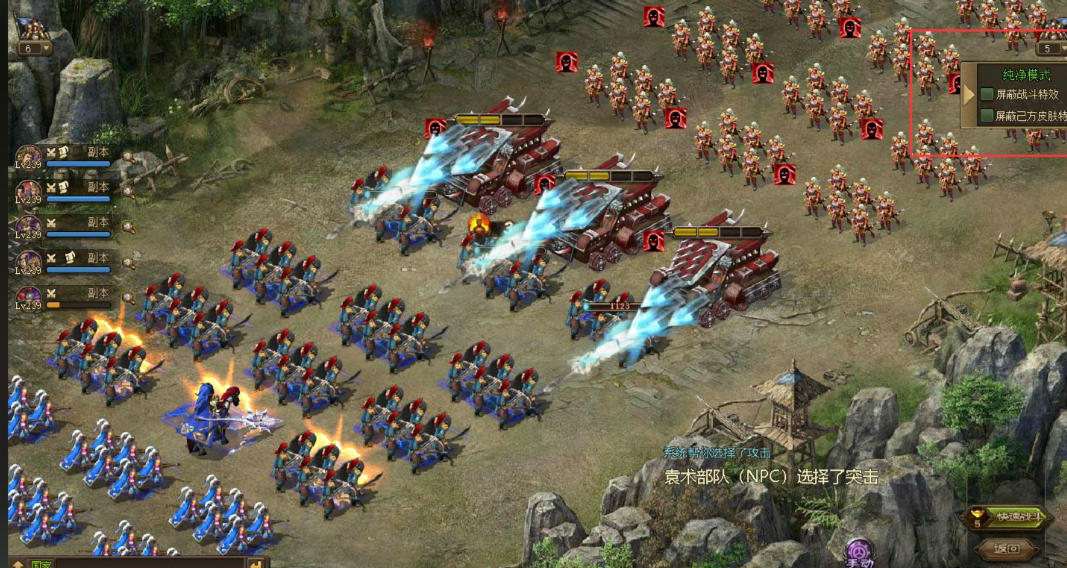Tick the 屏蔽战斗特效 checkbox
This screenshot has width=1067, height=568.
(987, 94)
